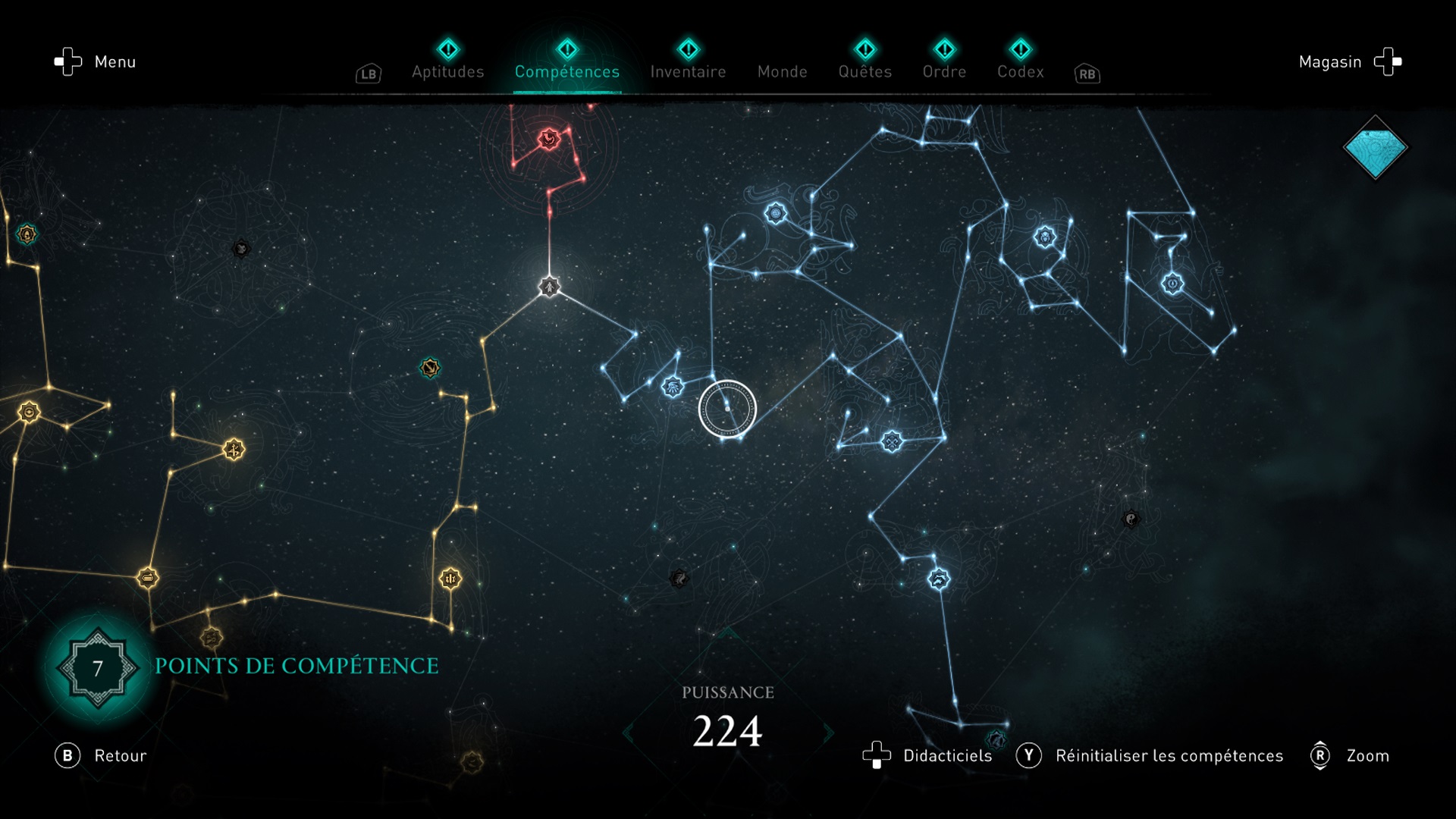Select the Compétences tab
This screenshot has height=819, width=1456.
566,71
